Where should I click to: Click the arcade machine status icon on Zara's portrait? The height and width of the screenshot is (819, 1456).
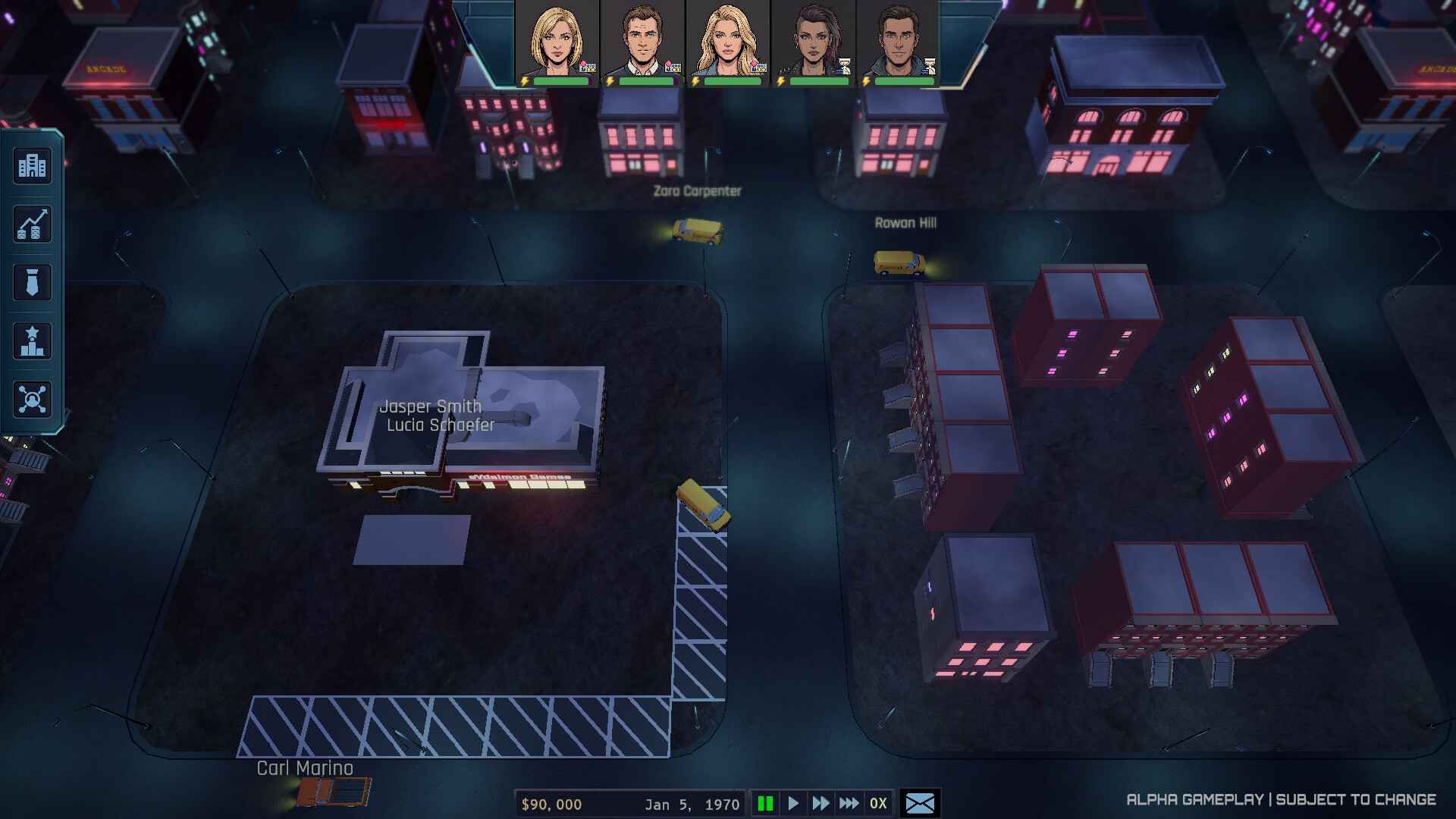[x=759, y=68]
